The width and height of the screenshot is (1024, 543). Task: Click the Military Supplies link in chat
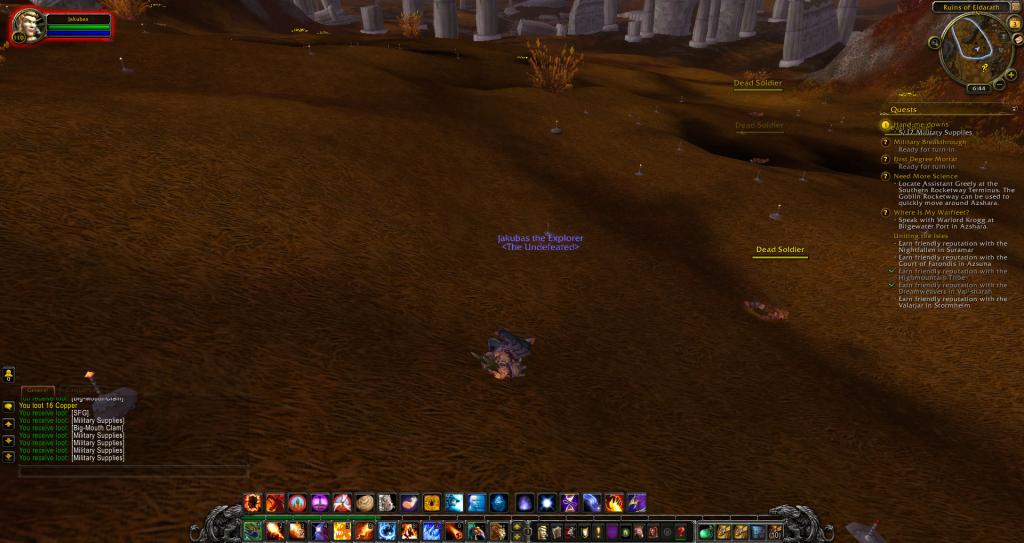point(98,421)
